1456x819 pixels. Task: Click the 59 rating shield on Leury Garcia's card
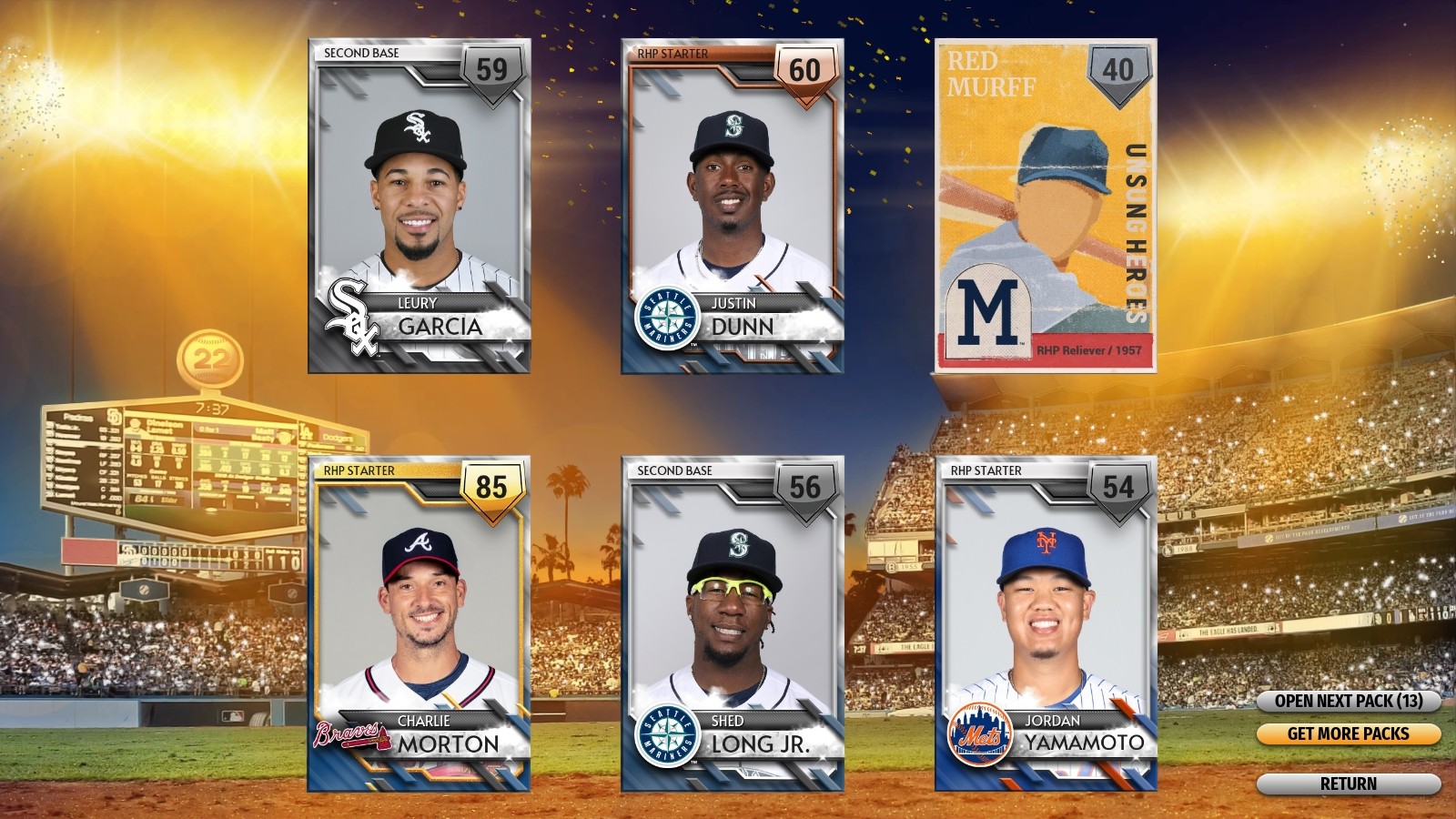[x=491, y=70]
